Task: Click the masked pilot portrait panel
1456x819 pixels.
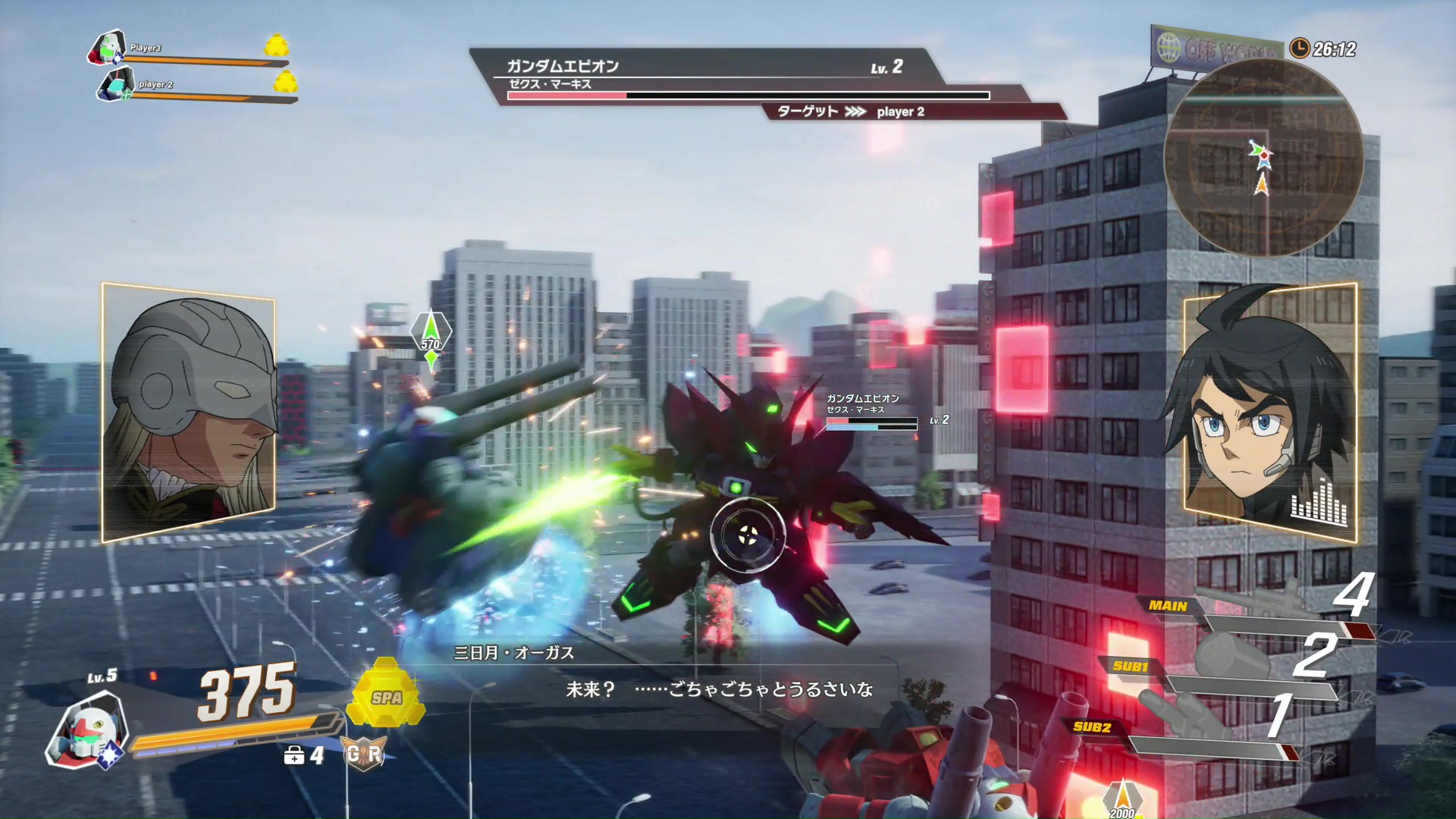Action: point(188,412)
